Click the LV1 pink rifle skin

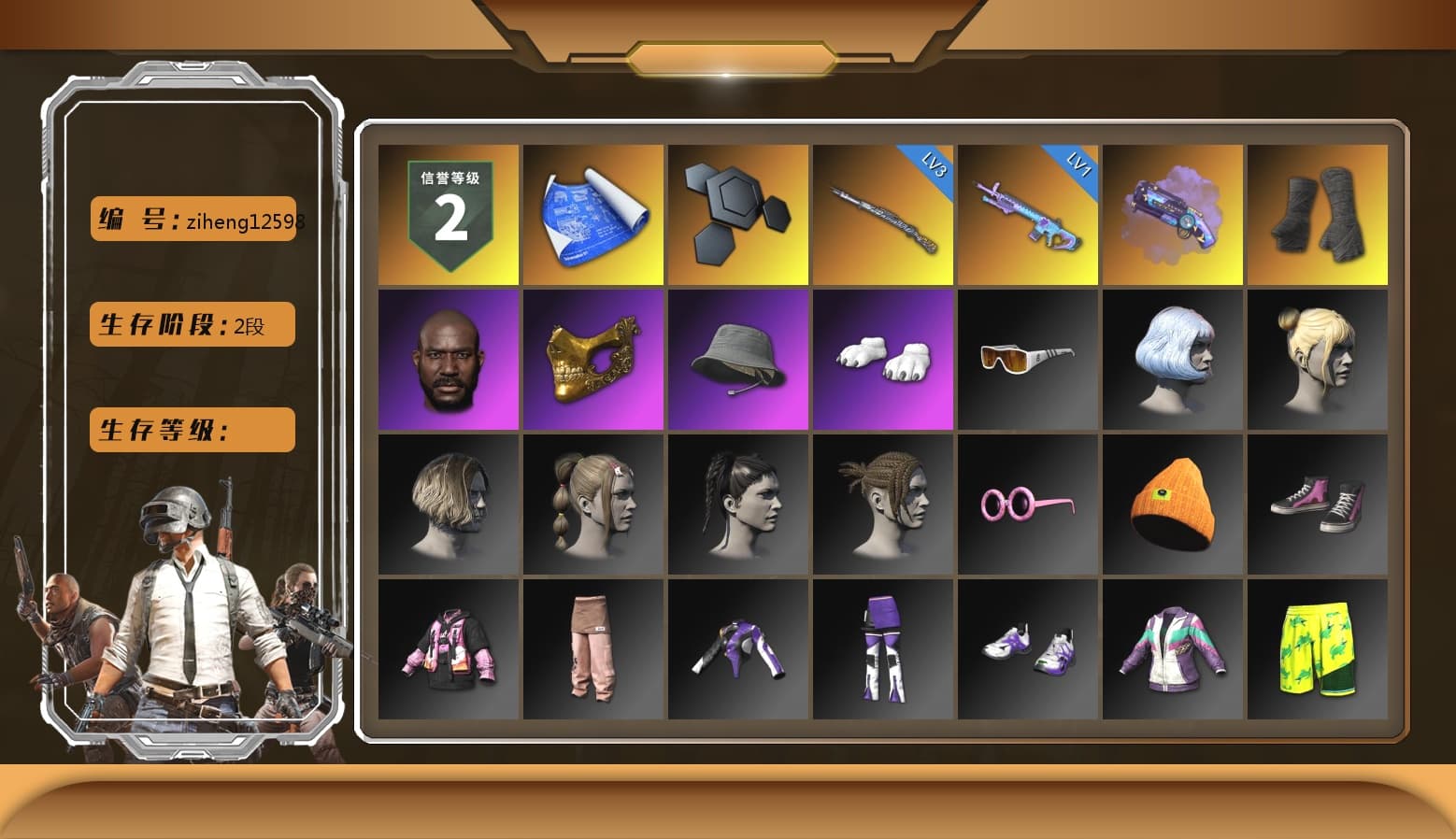pos(1028,213)
